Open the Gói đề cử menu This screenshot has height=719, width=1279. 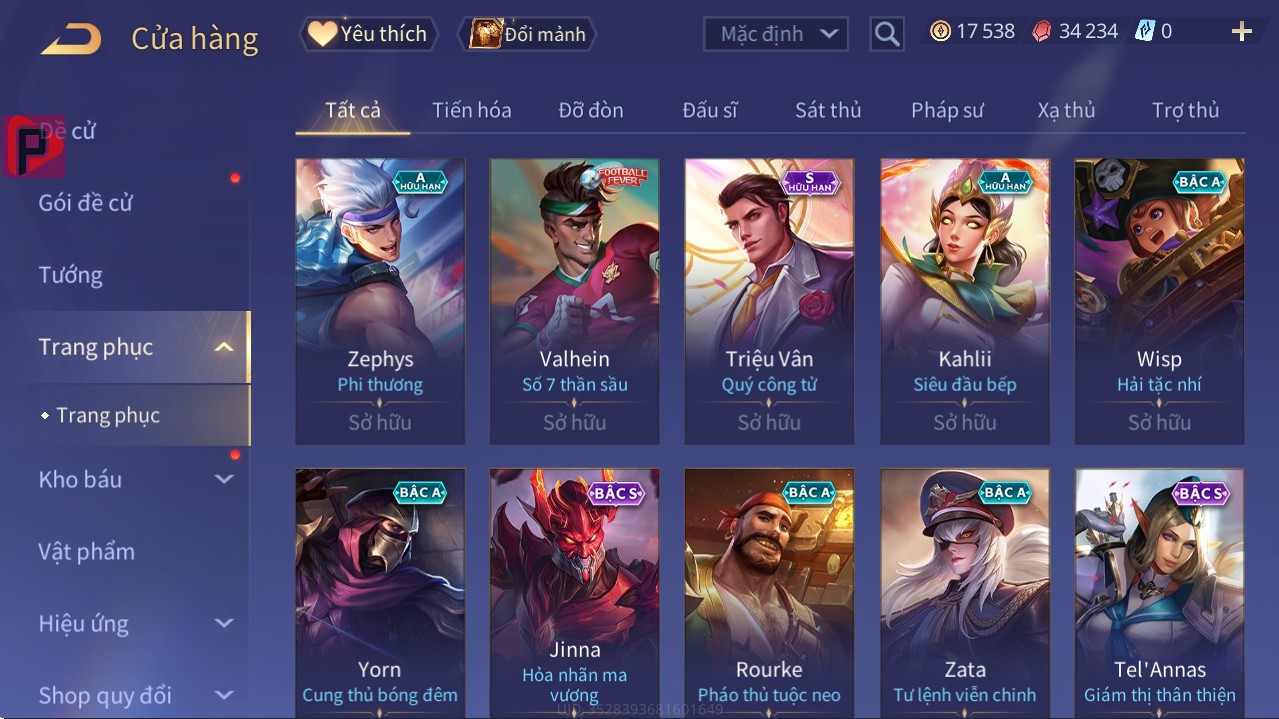point(86,203)
